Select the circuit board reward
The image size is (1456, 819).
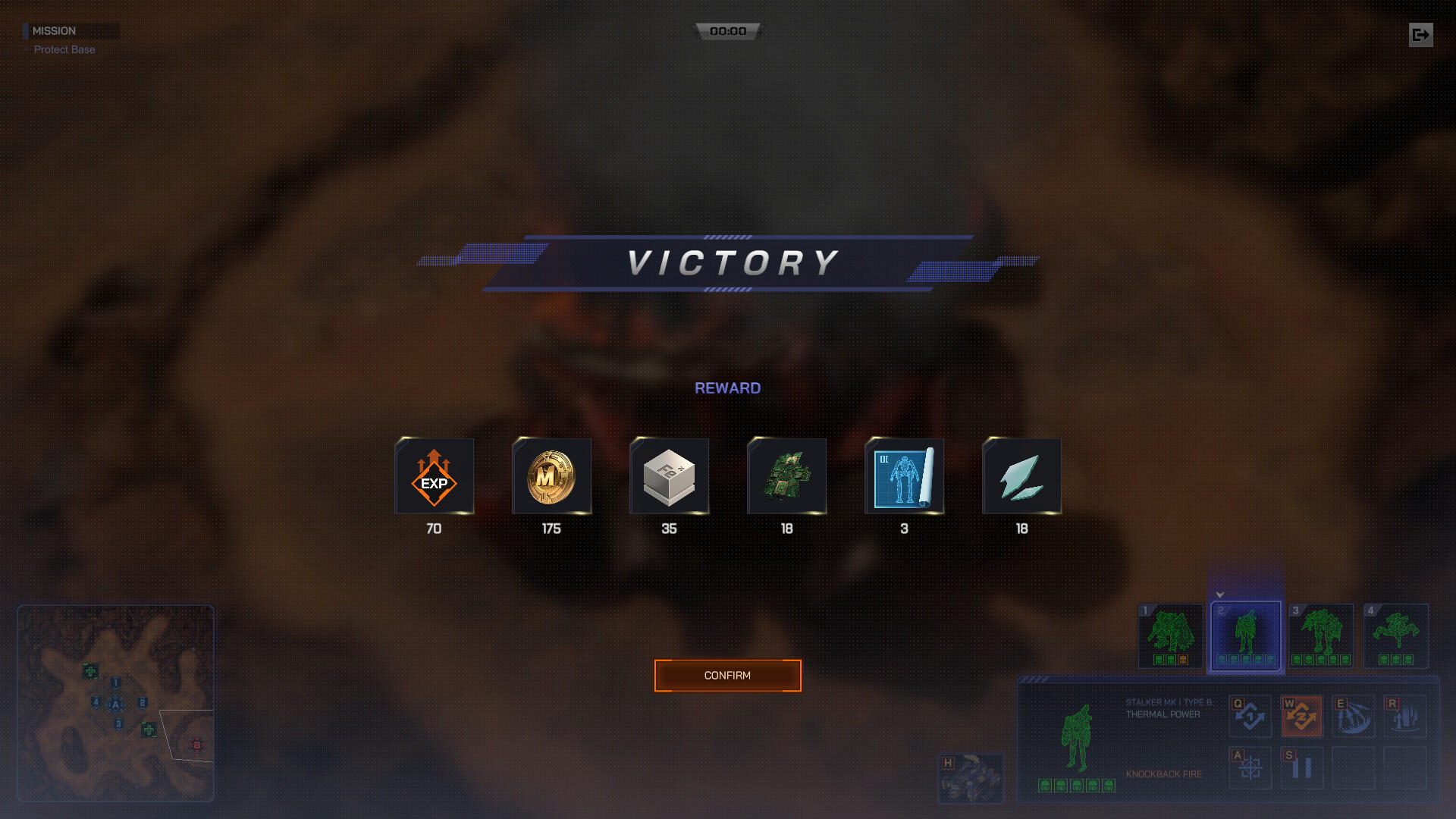786,476
